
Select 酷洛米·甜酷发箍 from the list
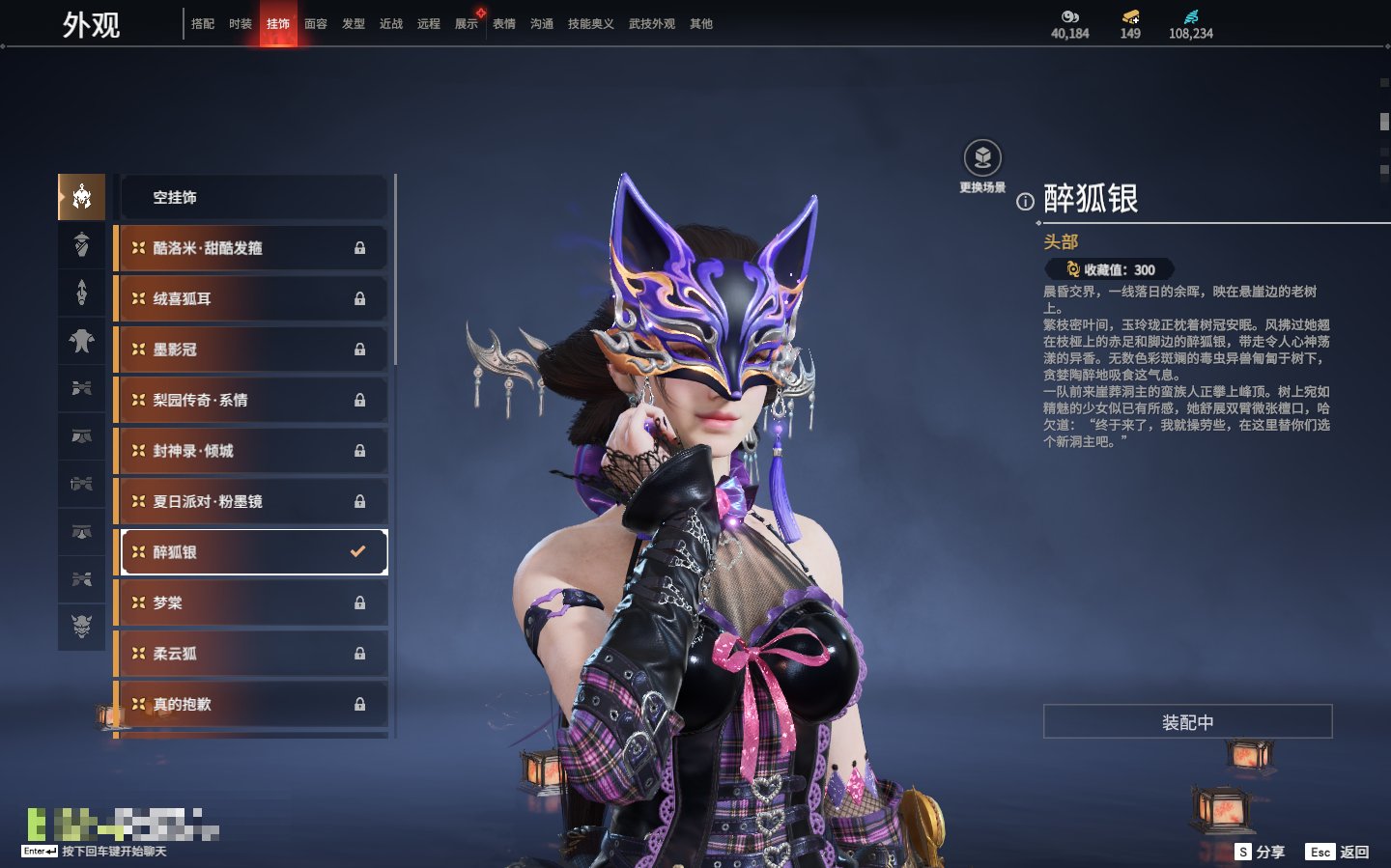click(253, 248)
